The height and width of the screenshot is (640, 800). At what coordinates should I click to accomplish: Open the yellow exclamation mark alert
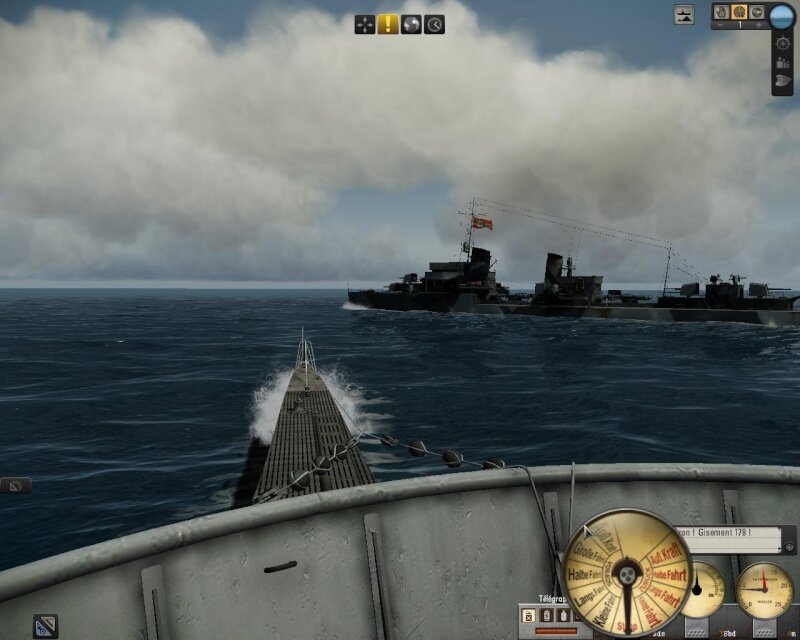coord(388,24)
